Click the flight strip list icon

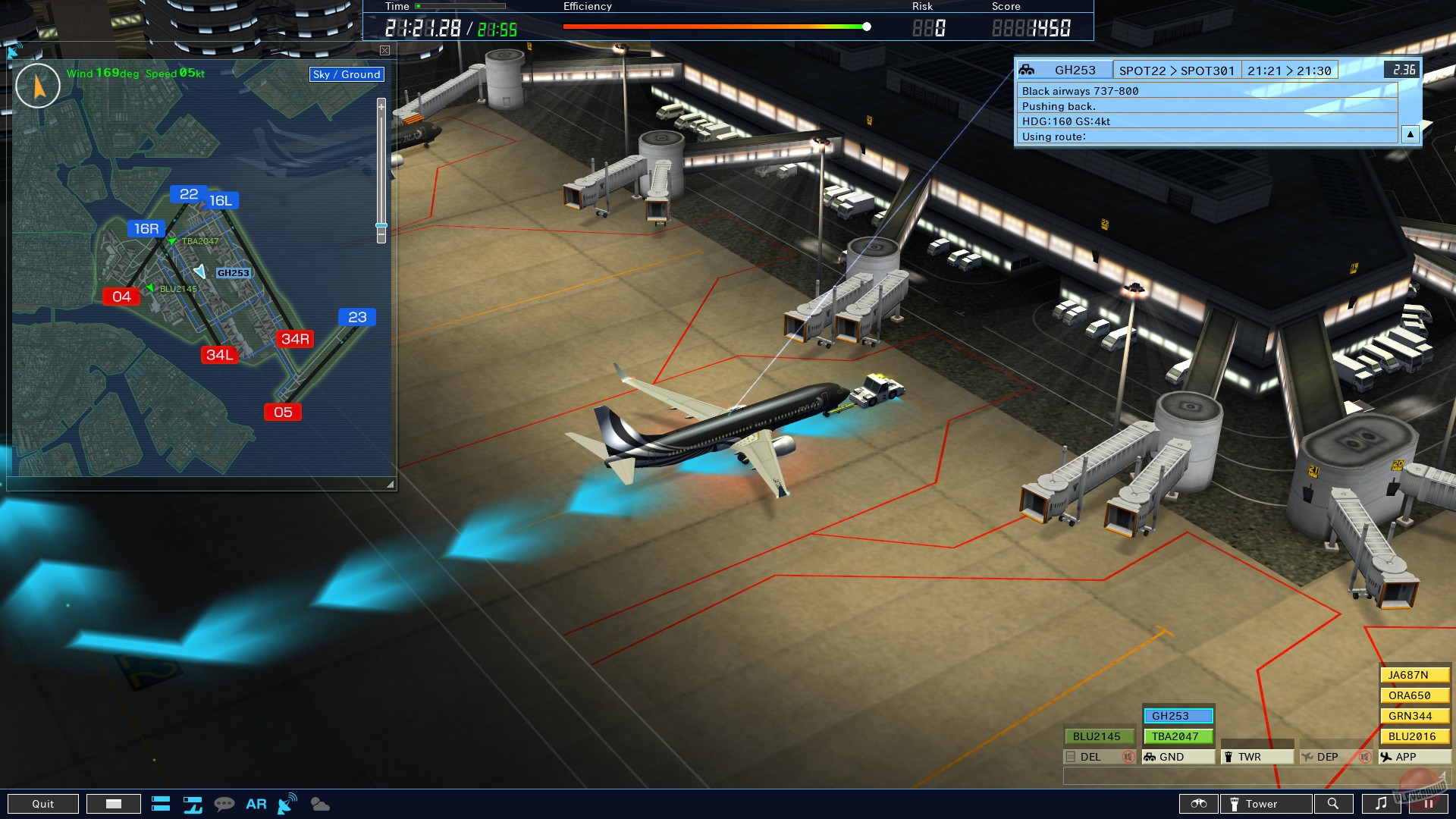[162, 804]
